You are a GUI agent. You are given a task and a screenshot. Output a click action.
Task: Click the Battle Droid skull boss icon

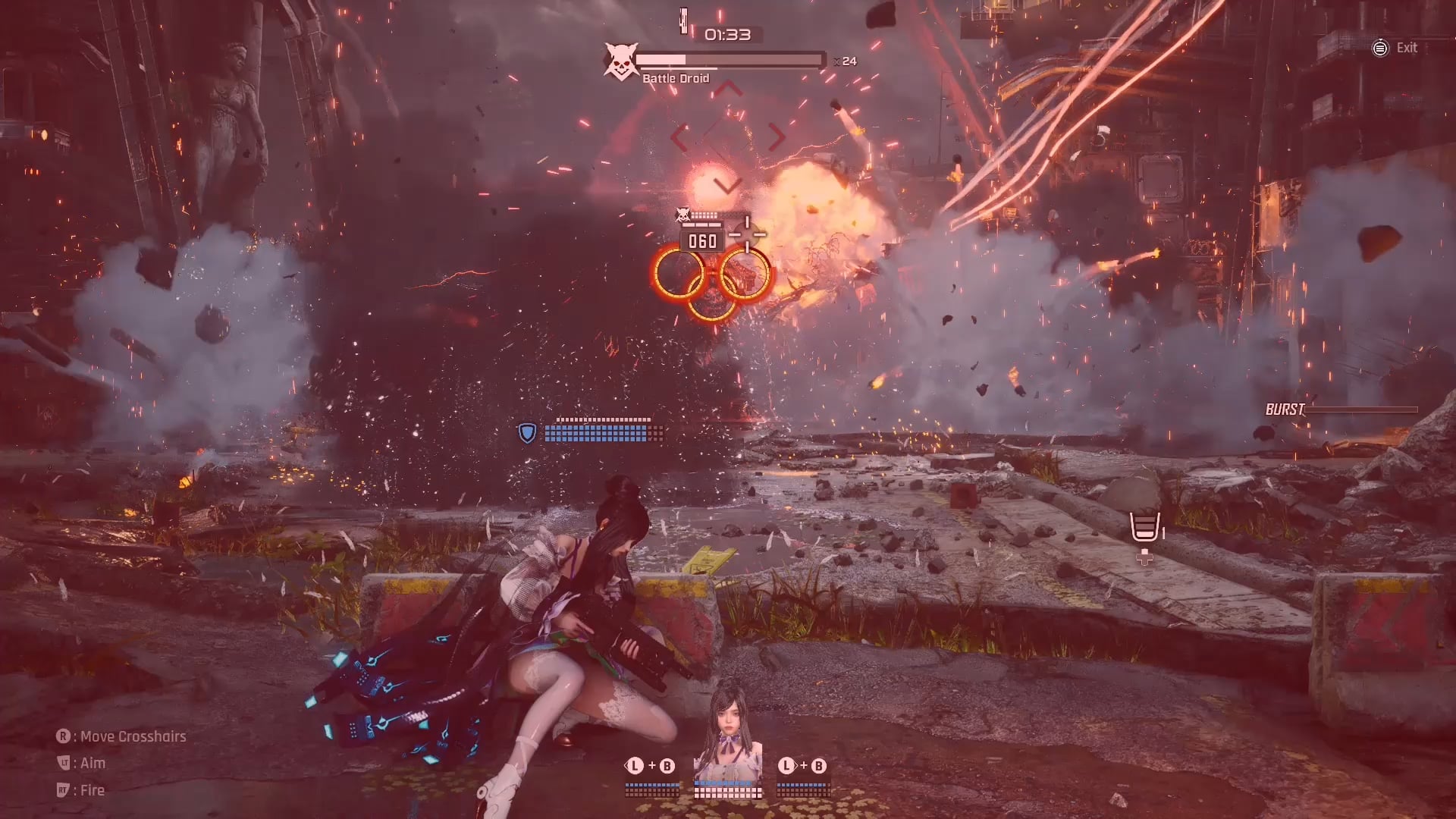pyautogui.click(x=620, y=61)
